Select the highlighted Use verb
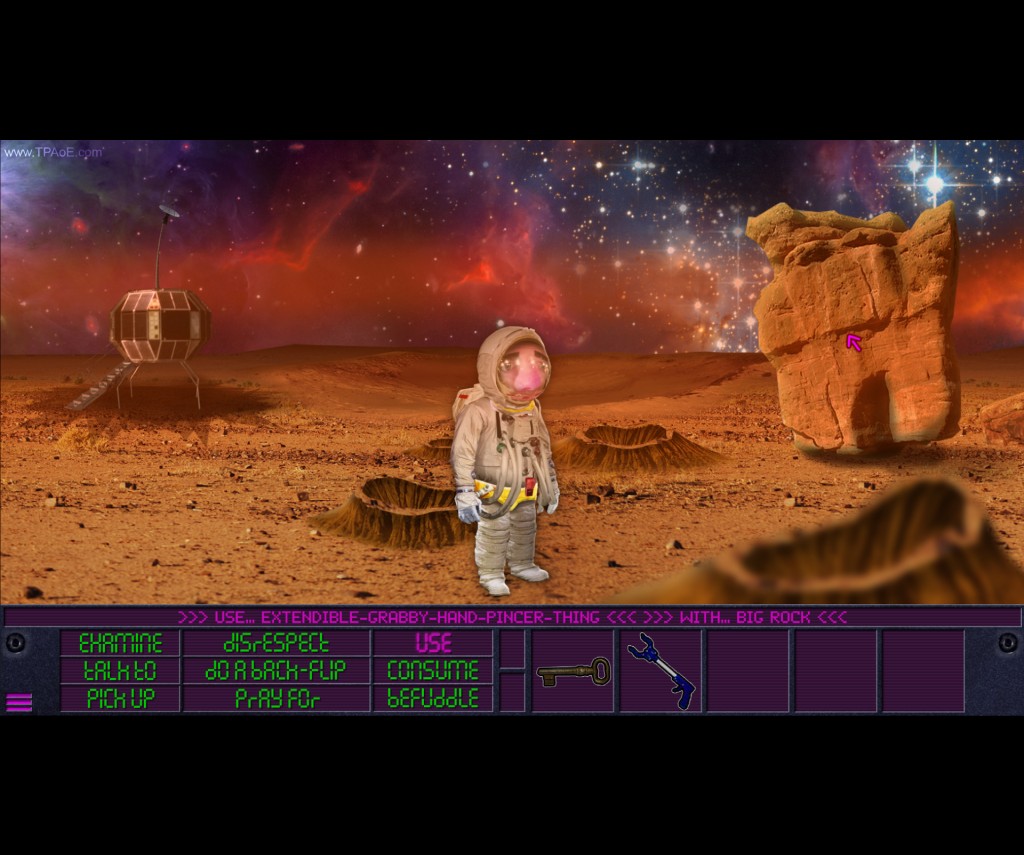Screen dimensions: 1024x855 coord(433,643)
